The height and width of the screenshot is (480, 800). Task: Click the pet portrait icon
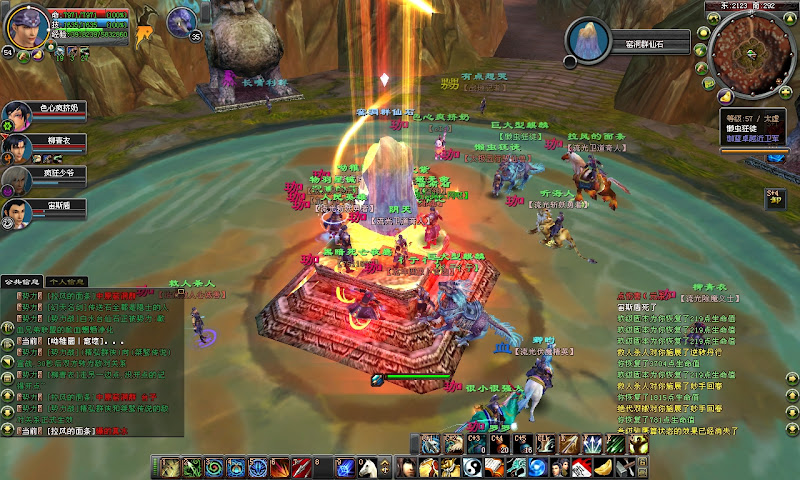pyautogui.click(x=182, y=20)
